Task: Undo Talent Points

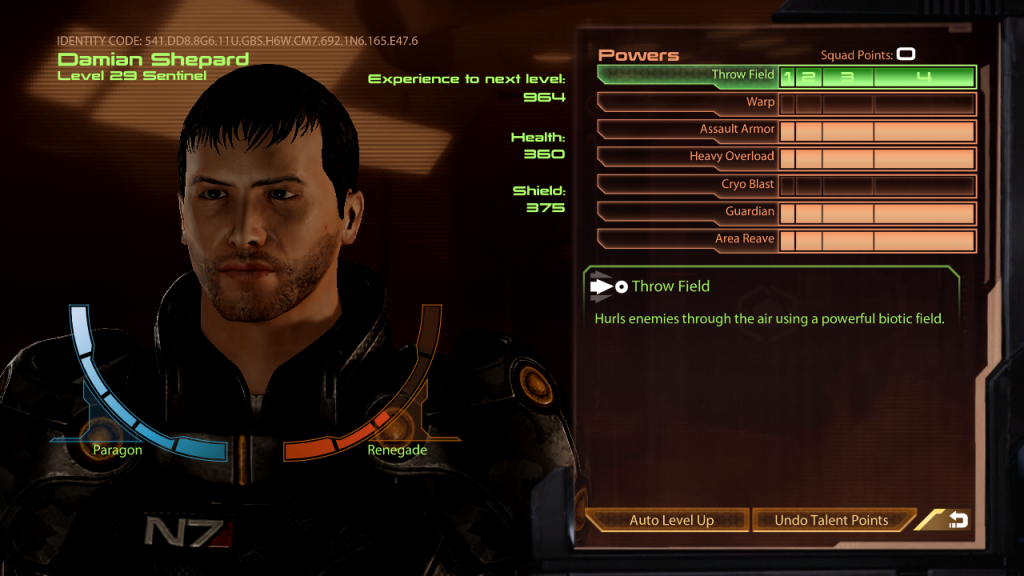Action: (831, 520)
